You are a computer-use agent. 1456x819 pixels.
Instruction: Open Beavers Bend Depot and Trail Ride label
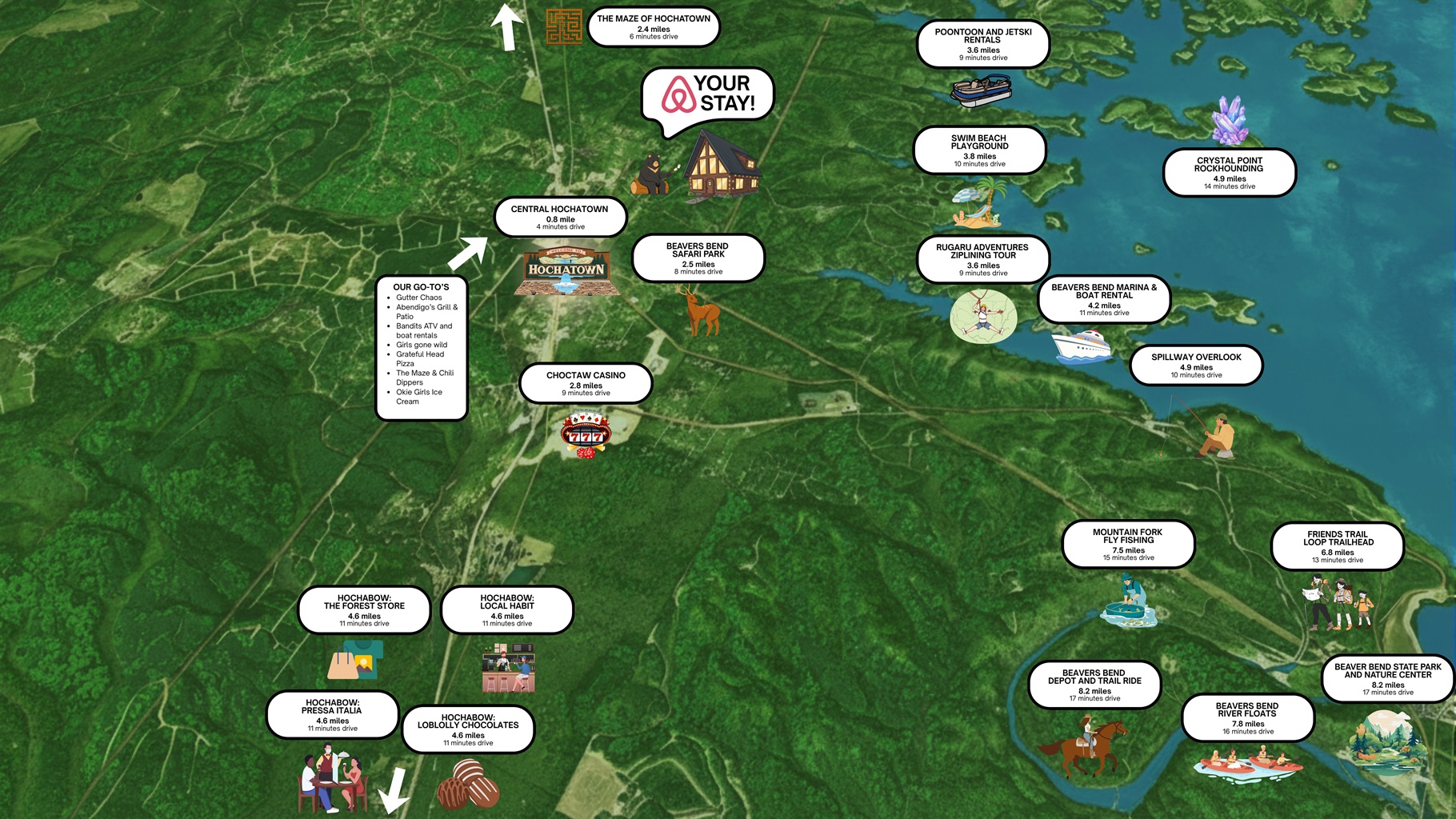[x=1094, y=685]
